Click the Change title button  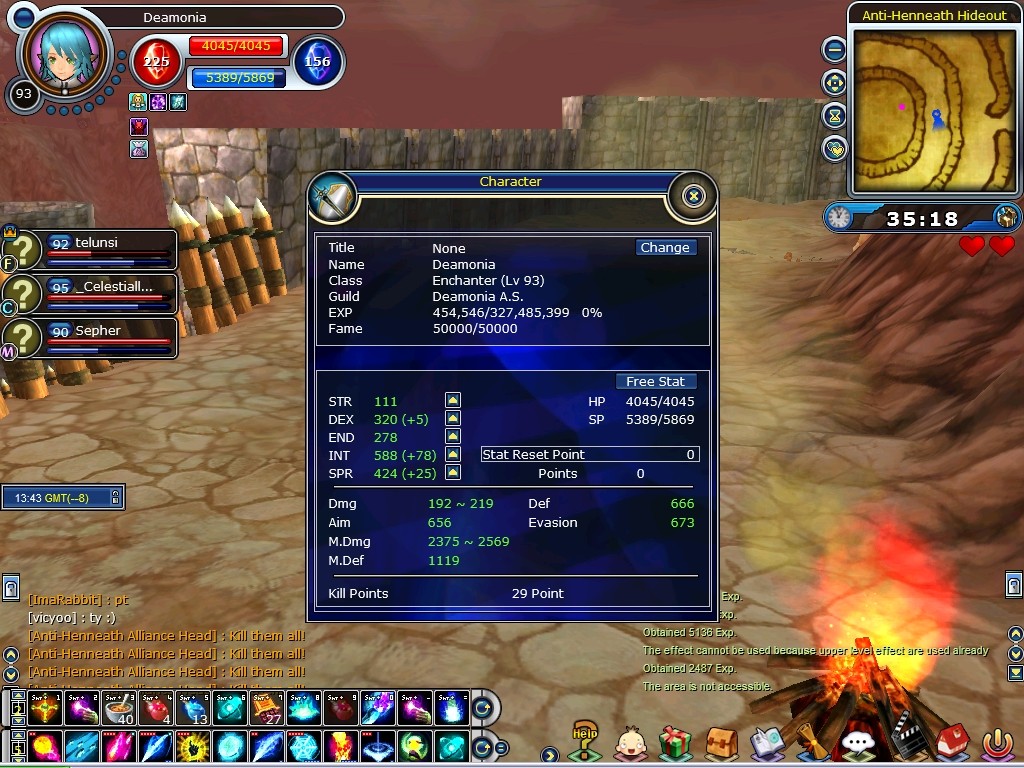(x=665, y=248)
